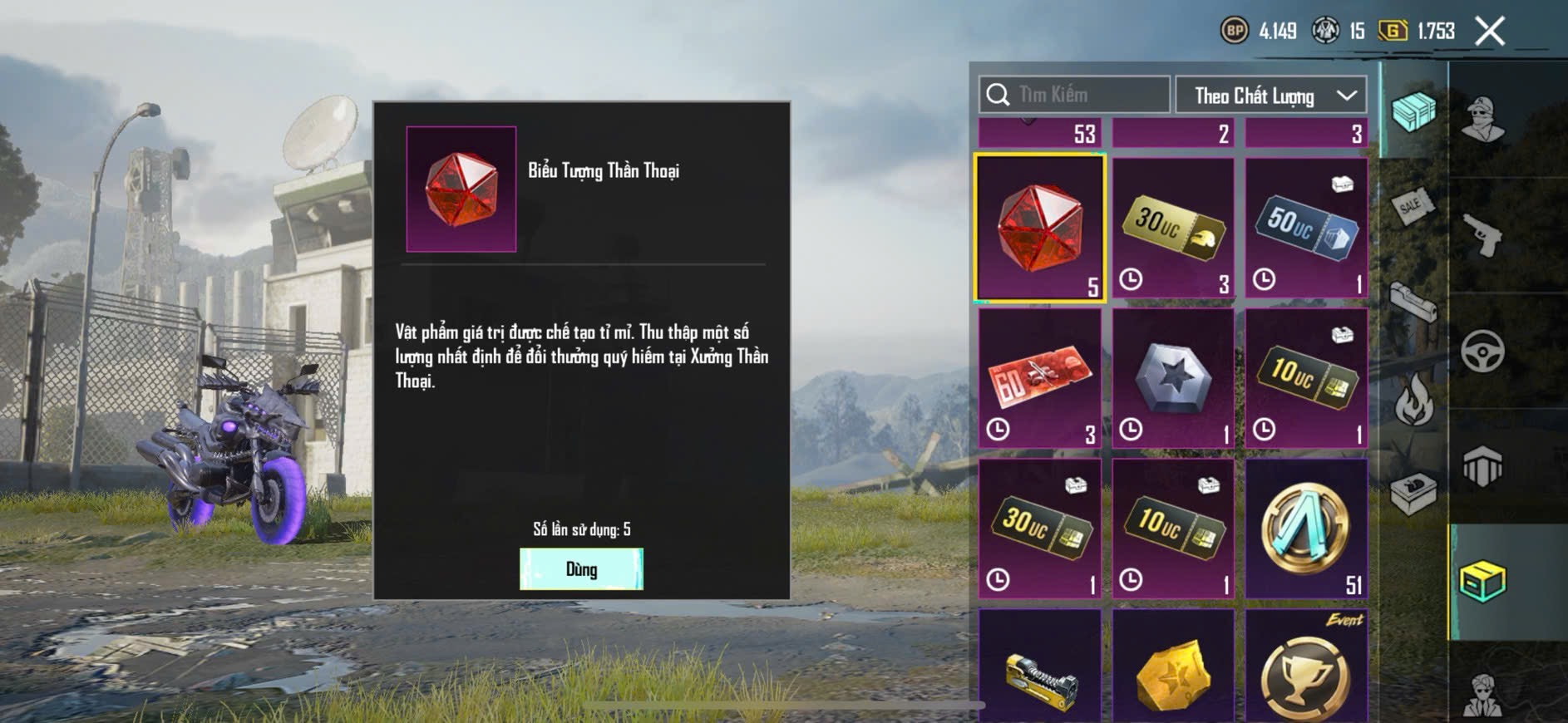Open the Theo Chất Lượng sort dropdown
The height and width of the screenshot is (723, 1568).
pos(1270,96)
